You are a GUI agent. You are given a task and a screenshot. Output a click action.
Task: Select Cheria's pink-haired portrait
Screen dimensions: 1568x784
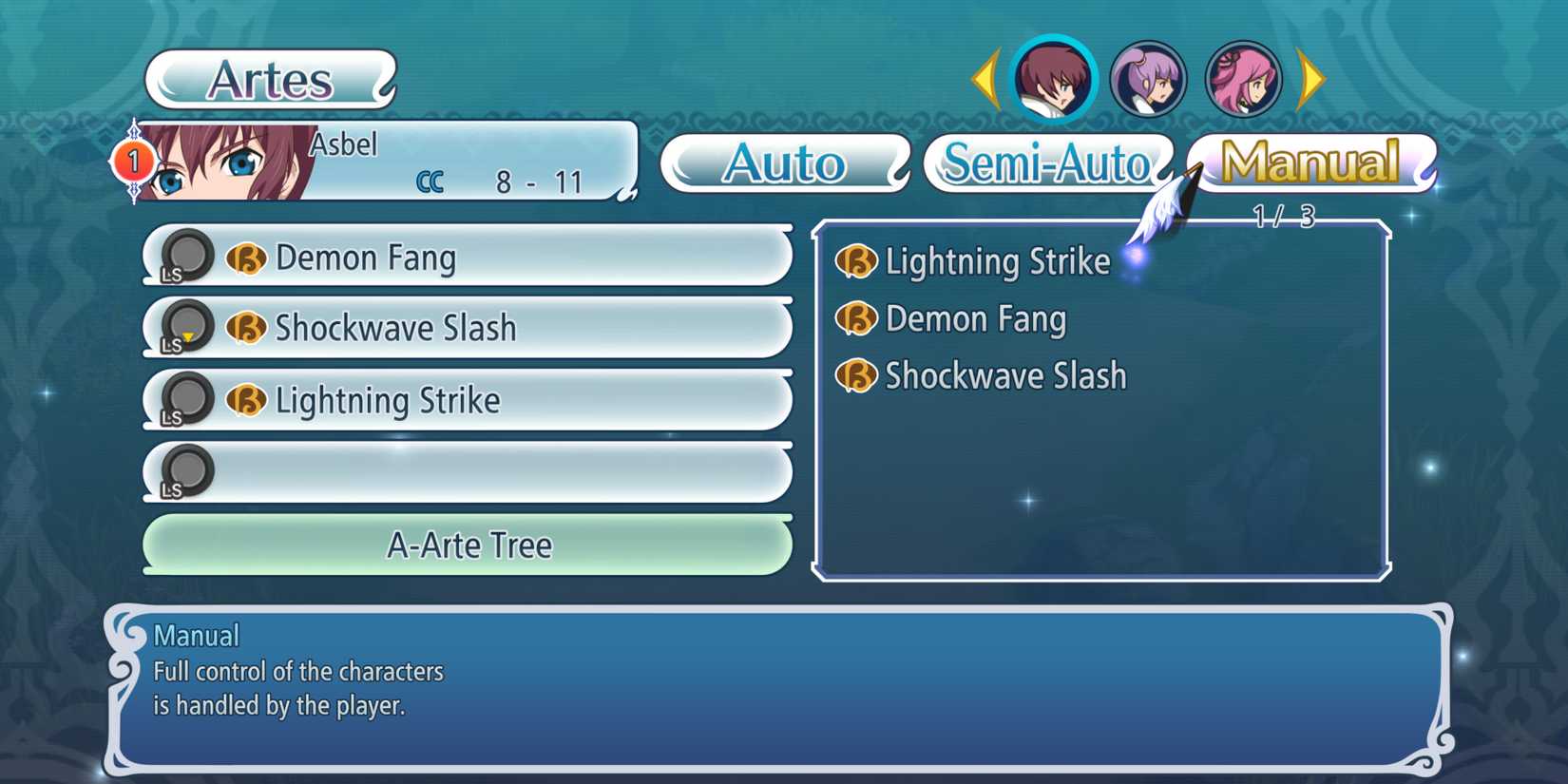pyautogui.click(x=1244, y=76)
